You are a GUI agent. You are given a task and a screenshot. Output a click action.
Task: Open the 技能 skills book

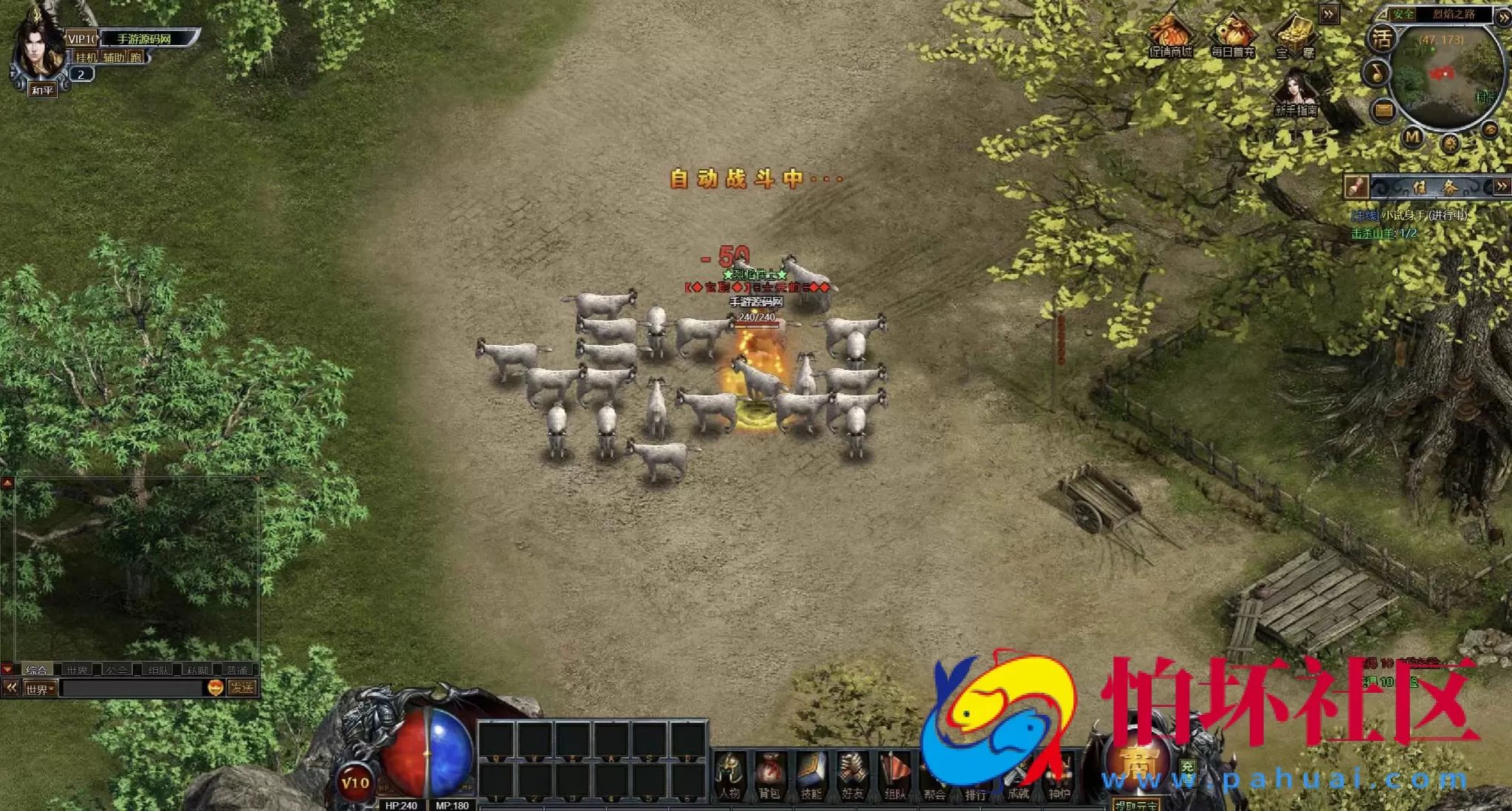pos(811,775)
